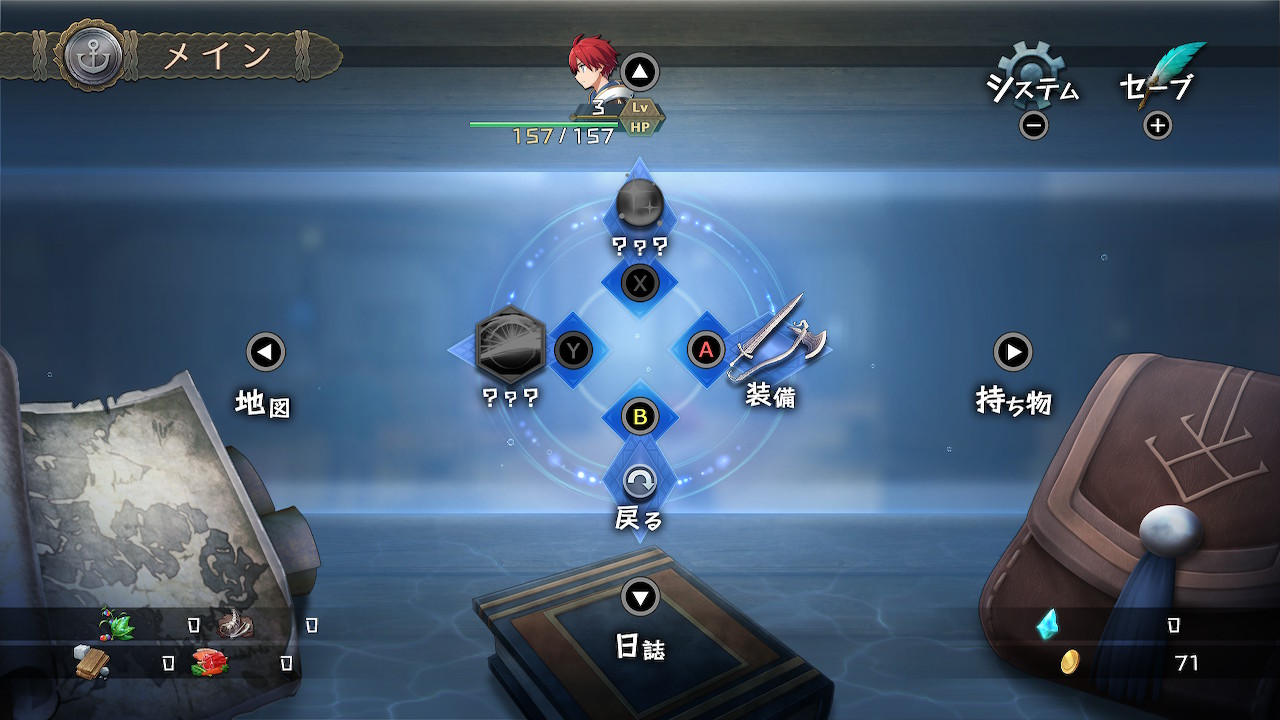Click the locked ??? hexagon emblem
The image size is (1280, 720).
[511, 346]
